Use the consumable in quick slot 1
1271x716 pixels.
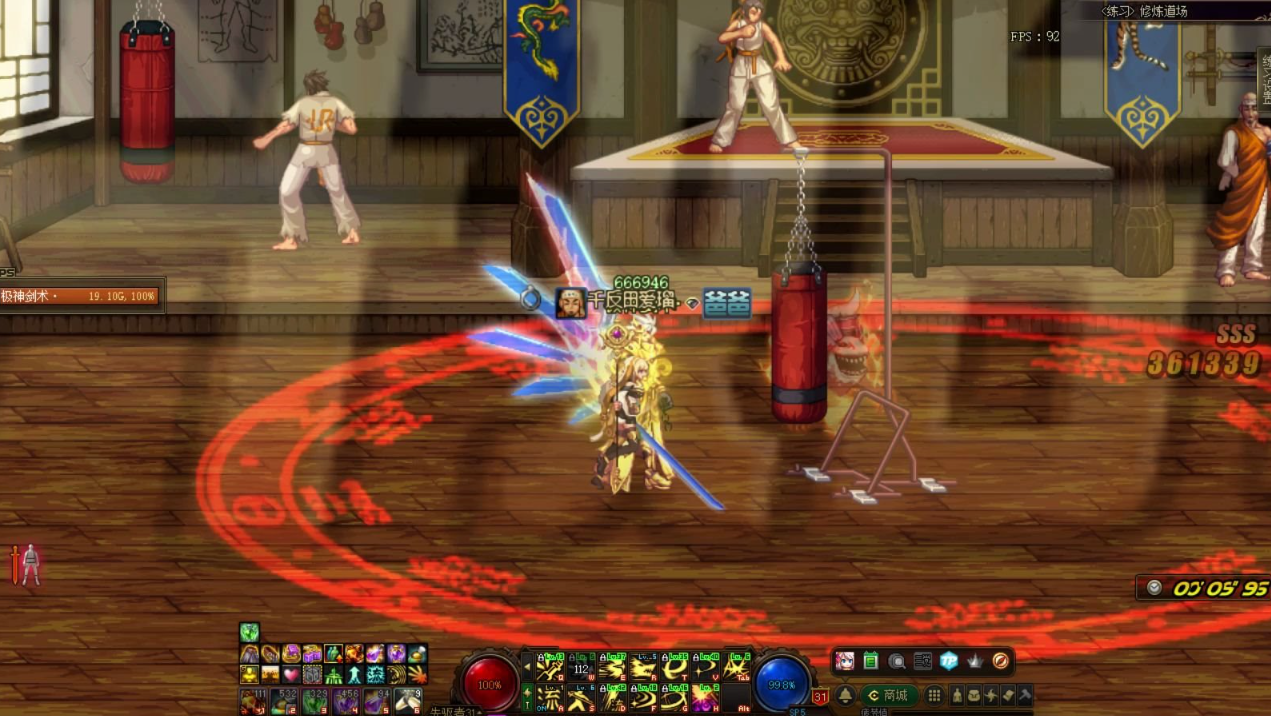(x=252, y=701)
